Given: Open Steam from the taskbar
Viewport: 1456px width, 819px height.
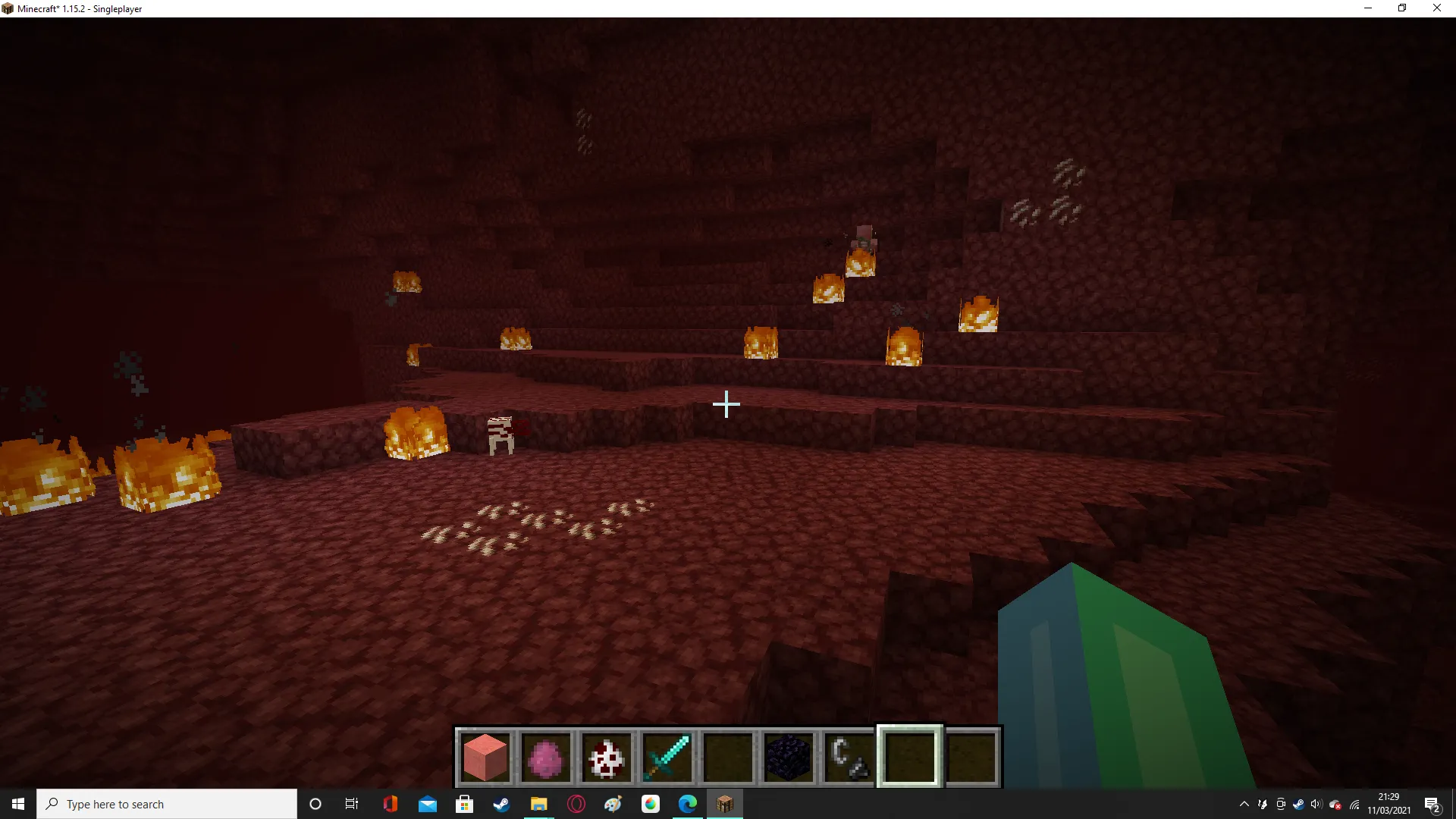Looking at the screenshot, I should 502,804.
